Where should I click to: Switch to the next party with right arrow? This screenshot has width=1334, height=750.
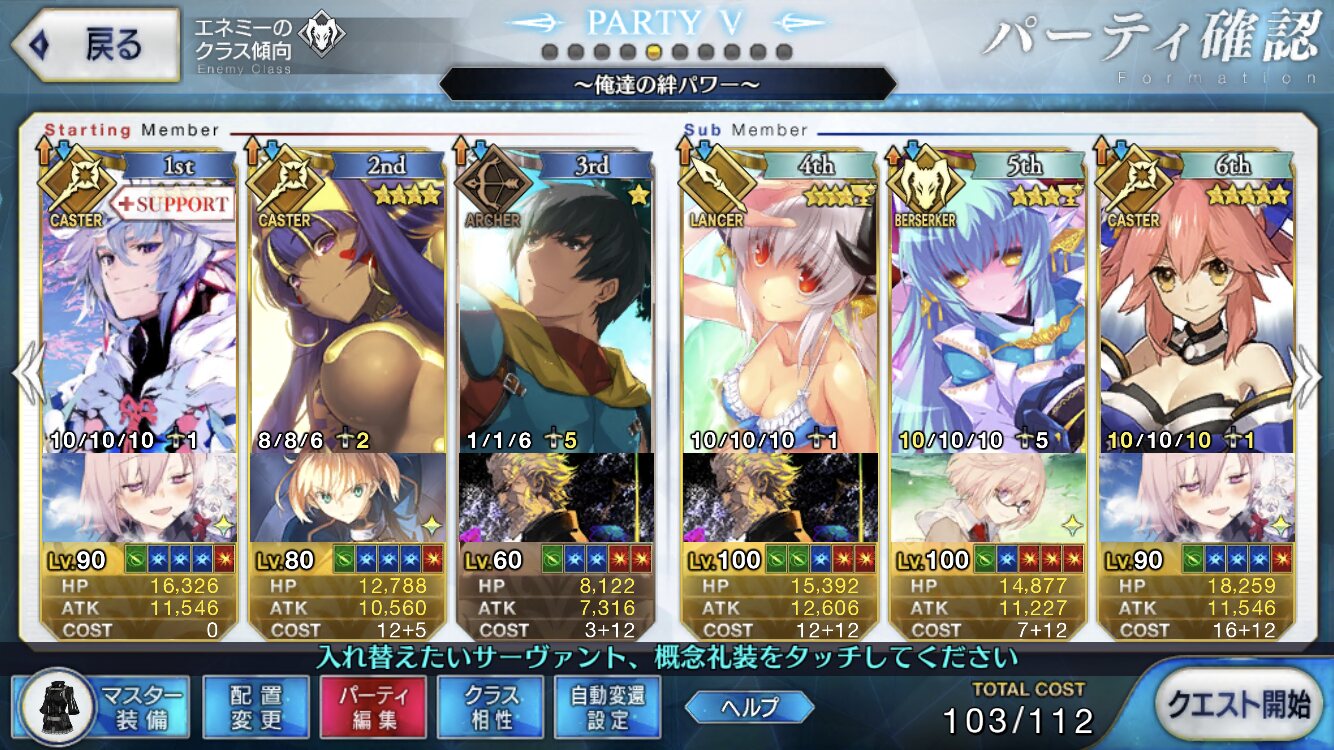click(1306, 373)
